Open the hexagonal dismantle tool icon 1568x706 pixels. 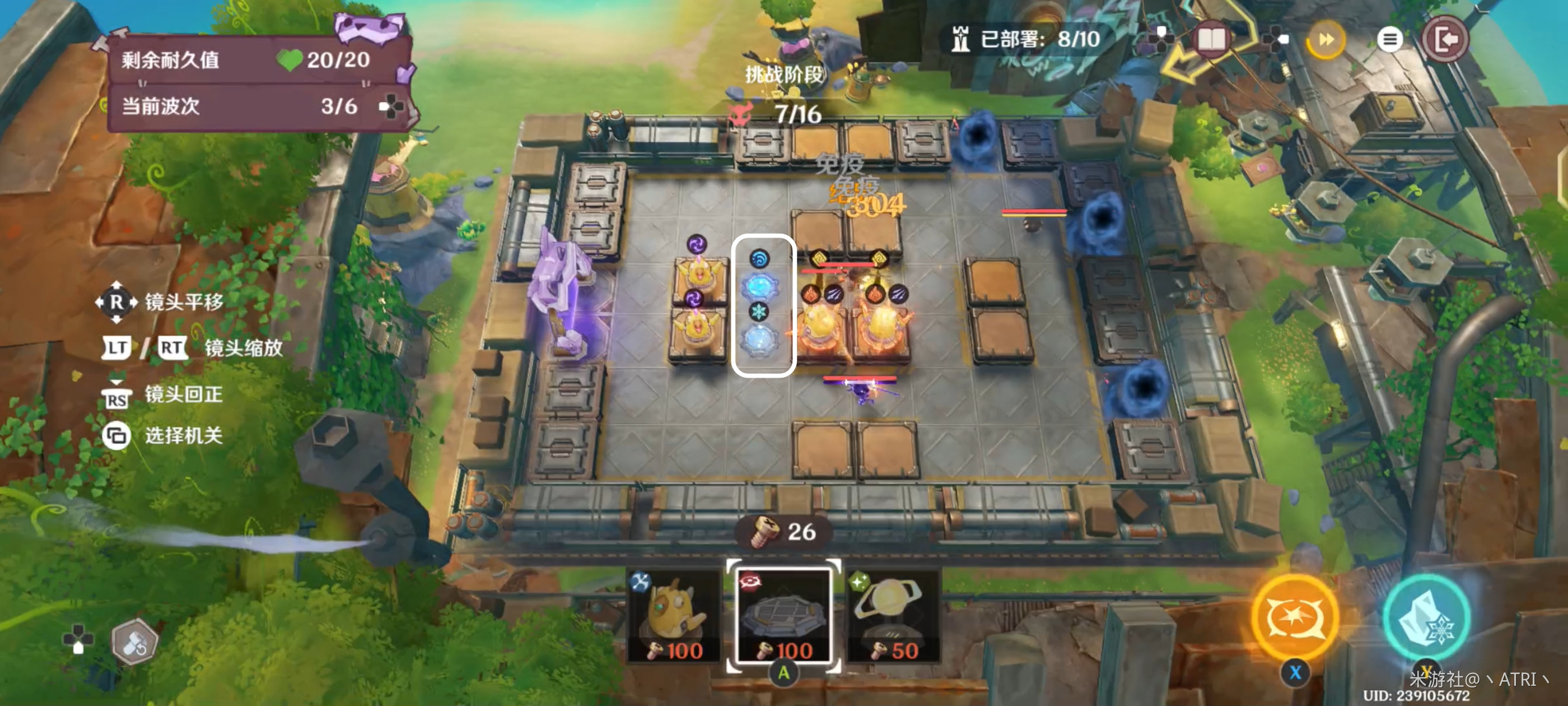pyautogui.click(x=134, y=642)
